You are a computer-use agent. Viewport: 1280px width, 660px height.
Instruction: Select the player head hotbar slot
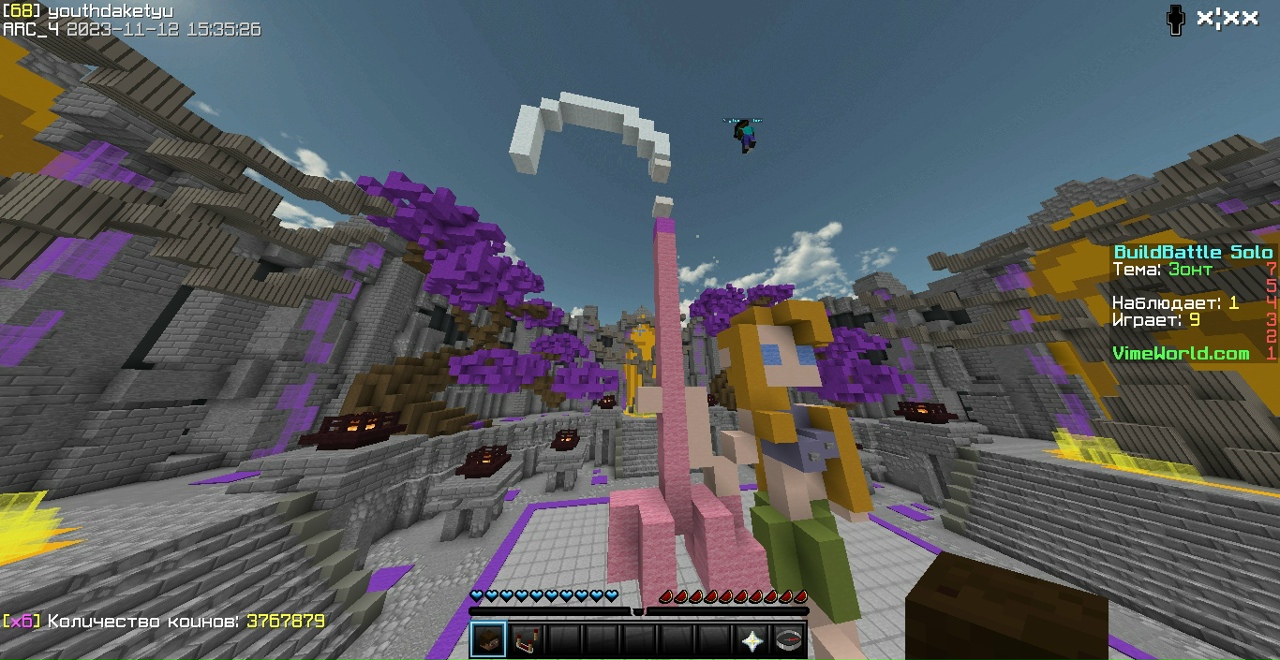[x=488, y=640]
